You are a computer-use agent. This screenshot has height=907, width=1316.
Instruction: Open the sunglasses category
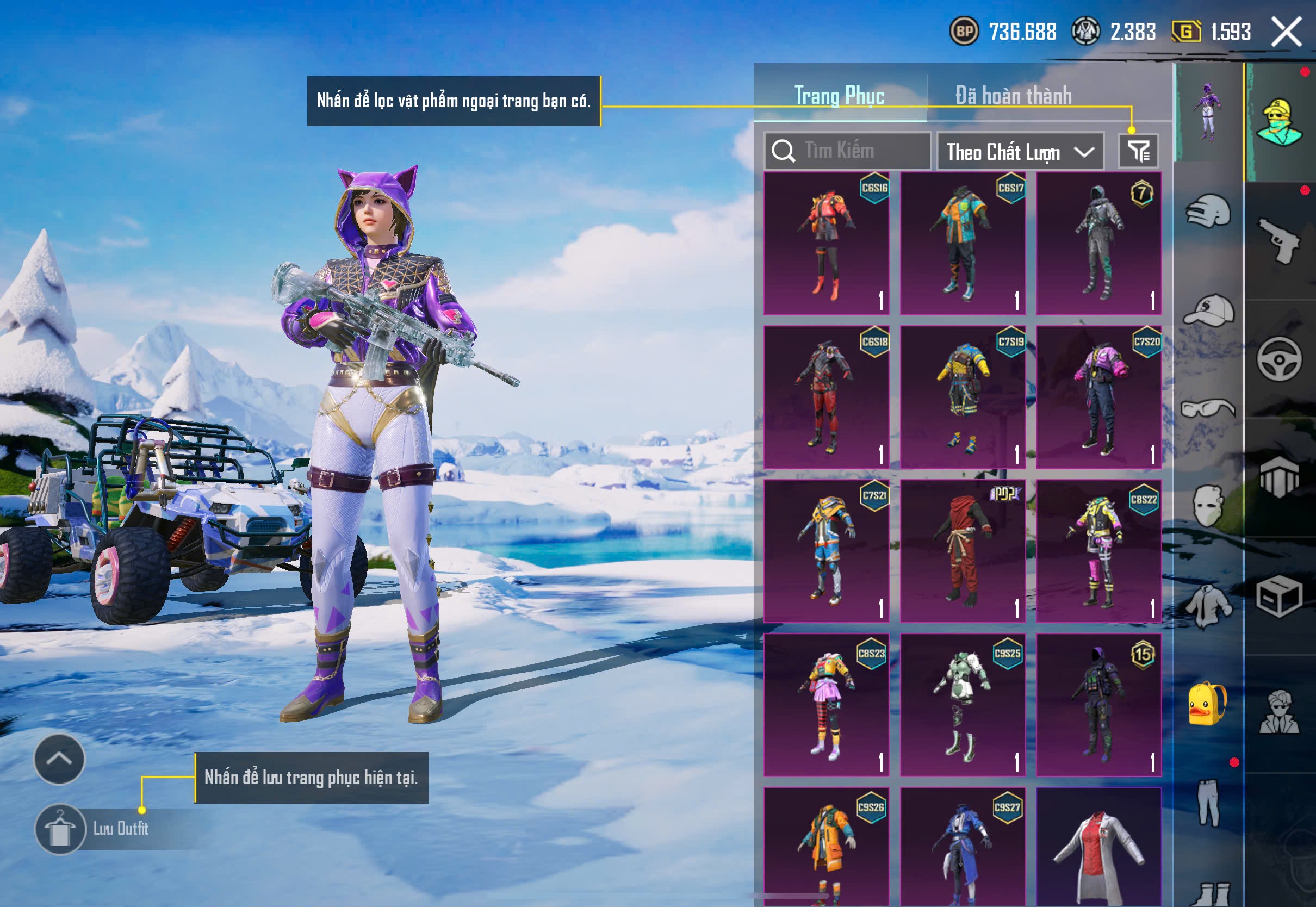(1208, 408)
